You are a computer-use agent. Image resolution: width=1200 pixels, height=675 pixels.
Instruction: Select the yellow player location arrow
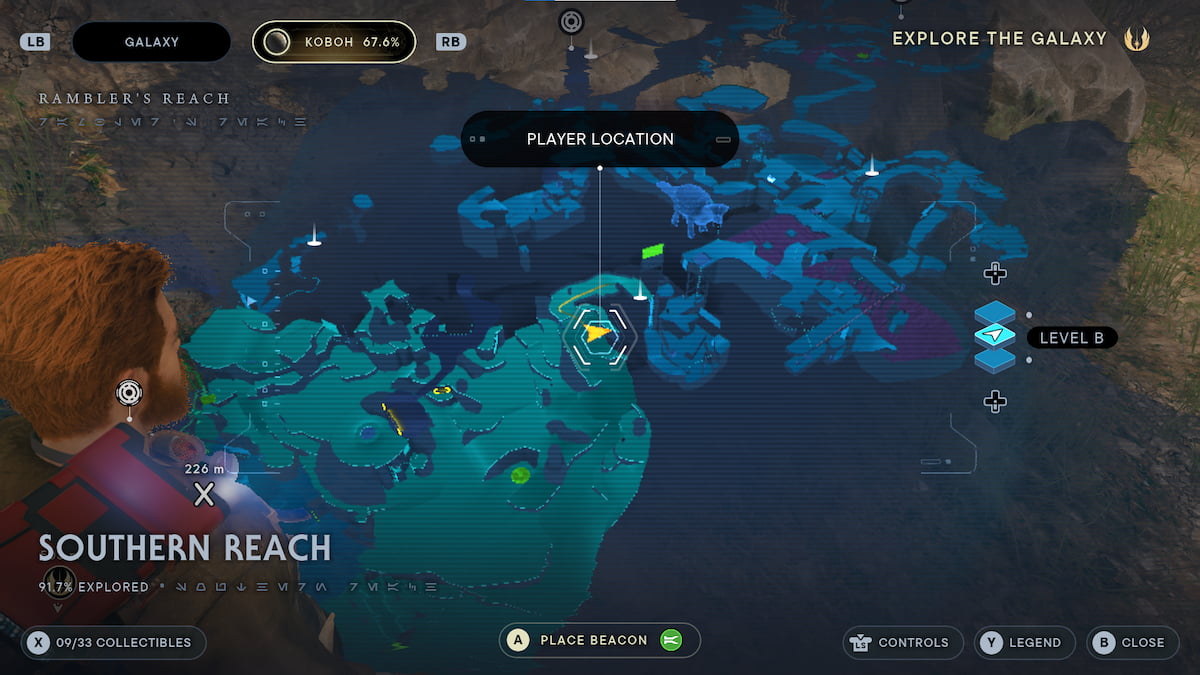pyautogui.click(x=598, y=333)
